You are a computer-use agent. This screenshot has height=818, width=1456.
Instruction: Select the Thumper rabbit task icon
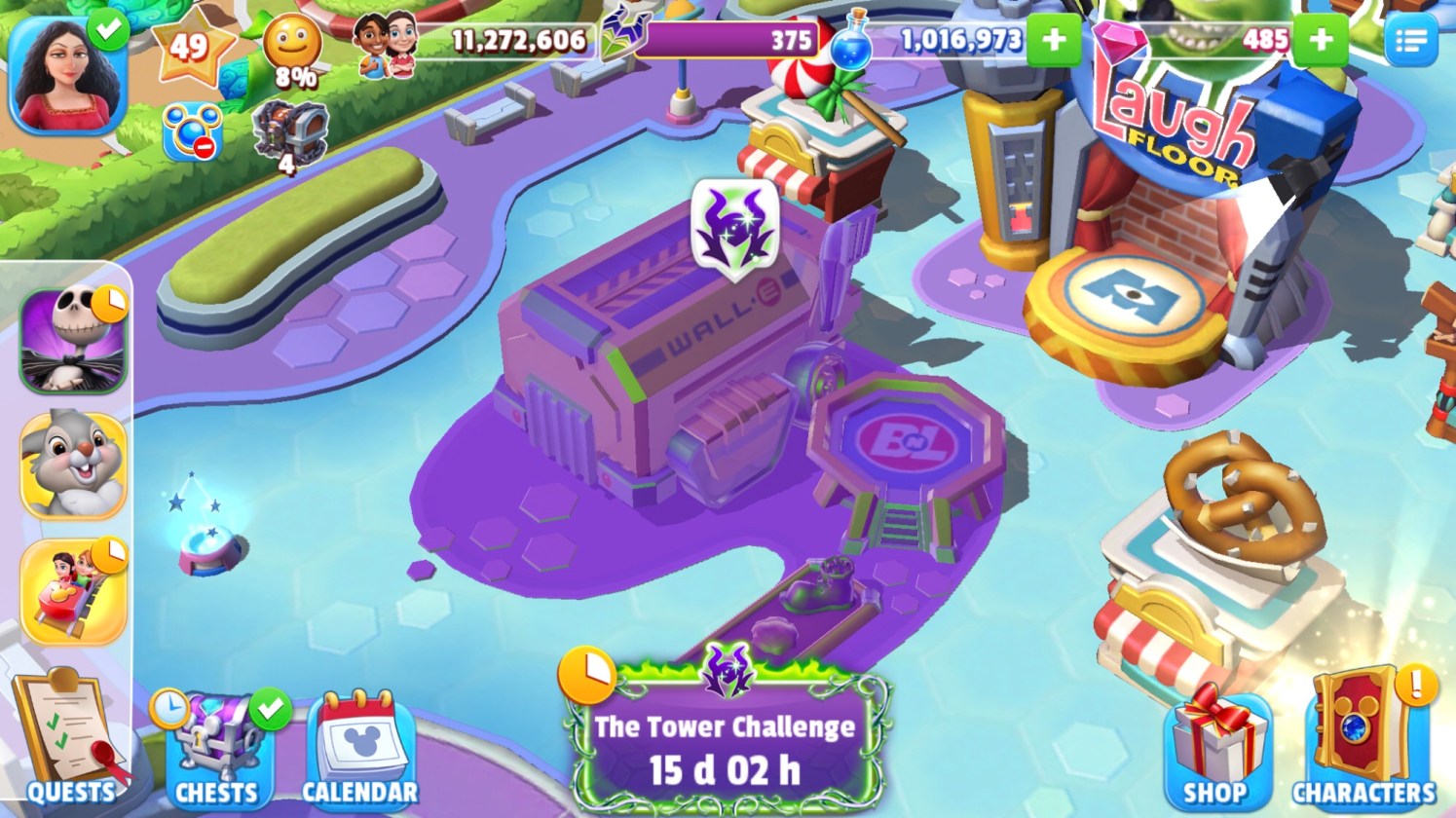pyautogui.click(x=73, y=465)
